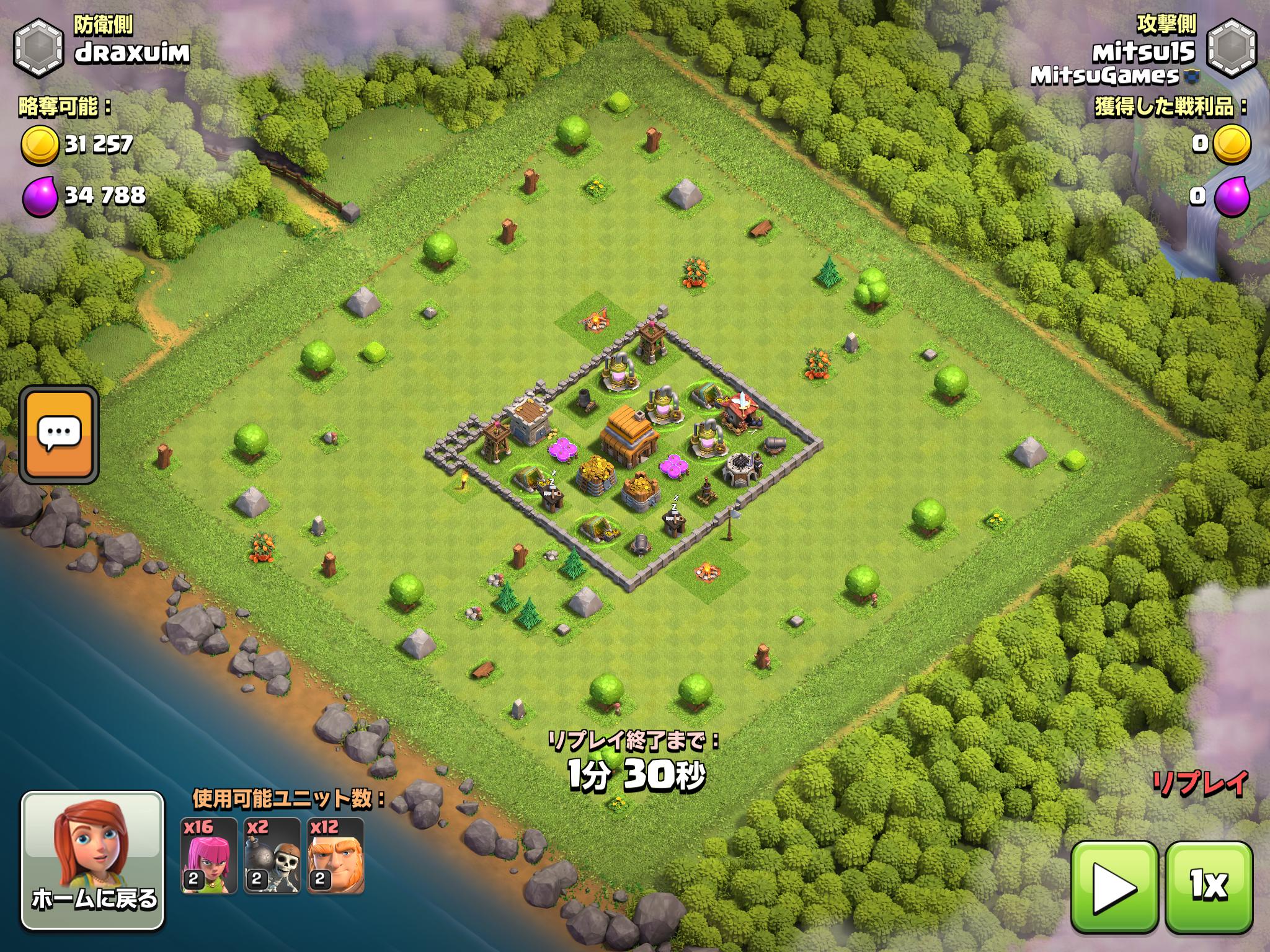Select the Giant troop slot x12
Screen dimensions: 1270x952
tap(335, 856)
